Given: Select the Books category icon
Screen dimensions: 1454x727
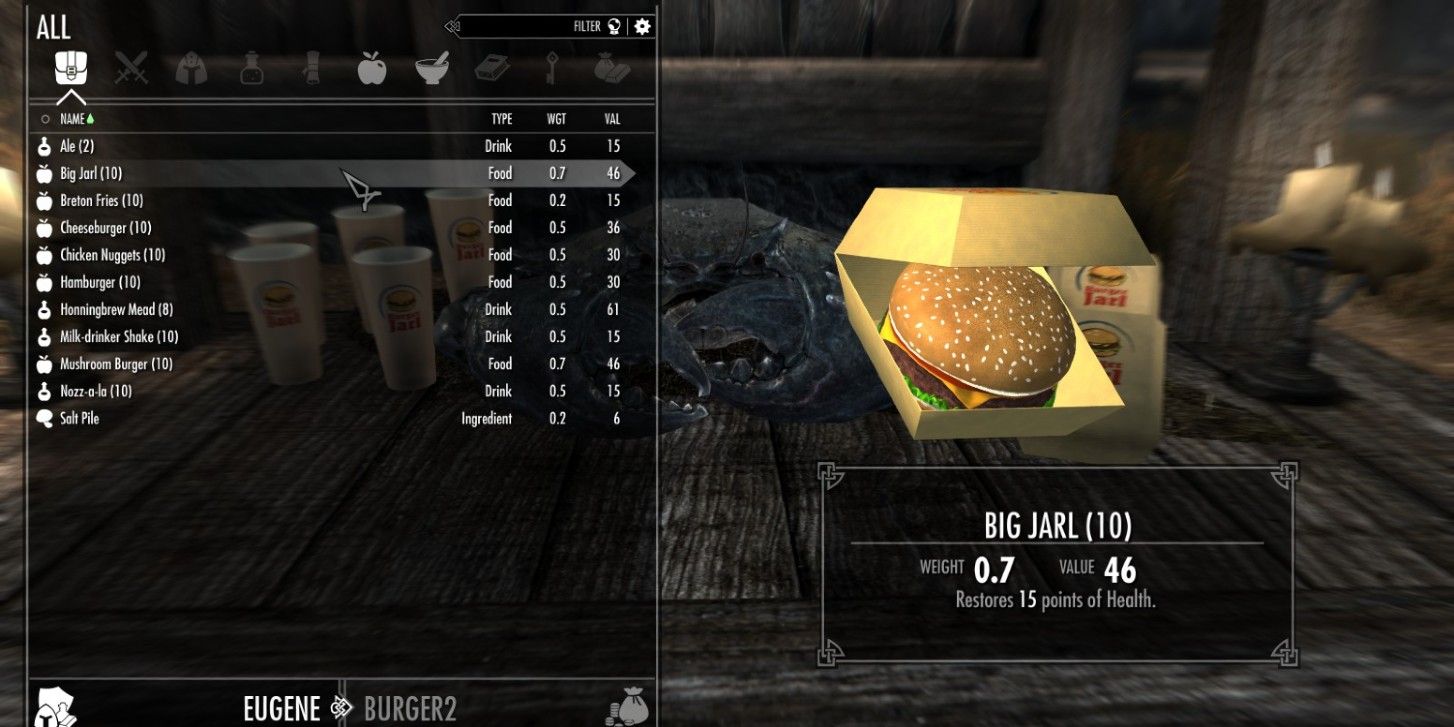Looking at the screenshot, I should (x=492, y=68).
